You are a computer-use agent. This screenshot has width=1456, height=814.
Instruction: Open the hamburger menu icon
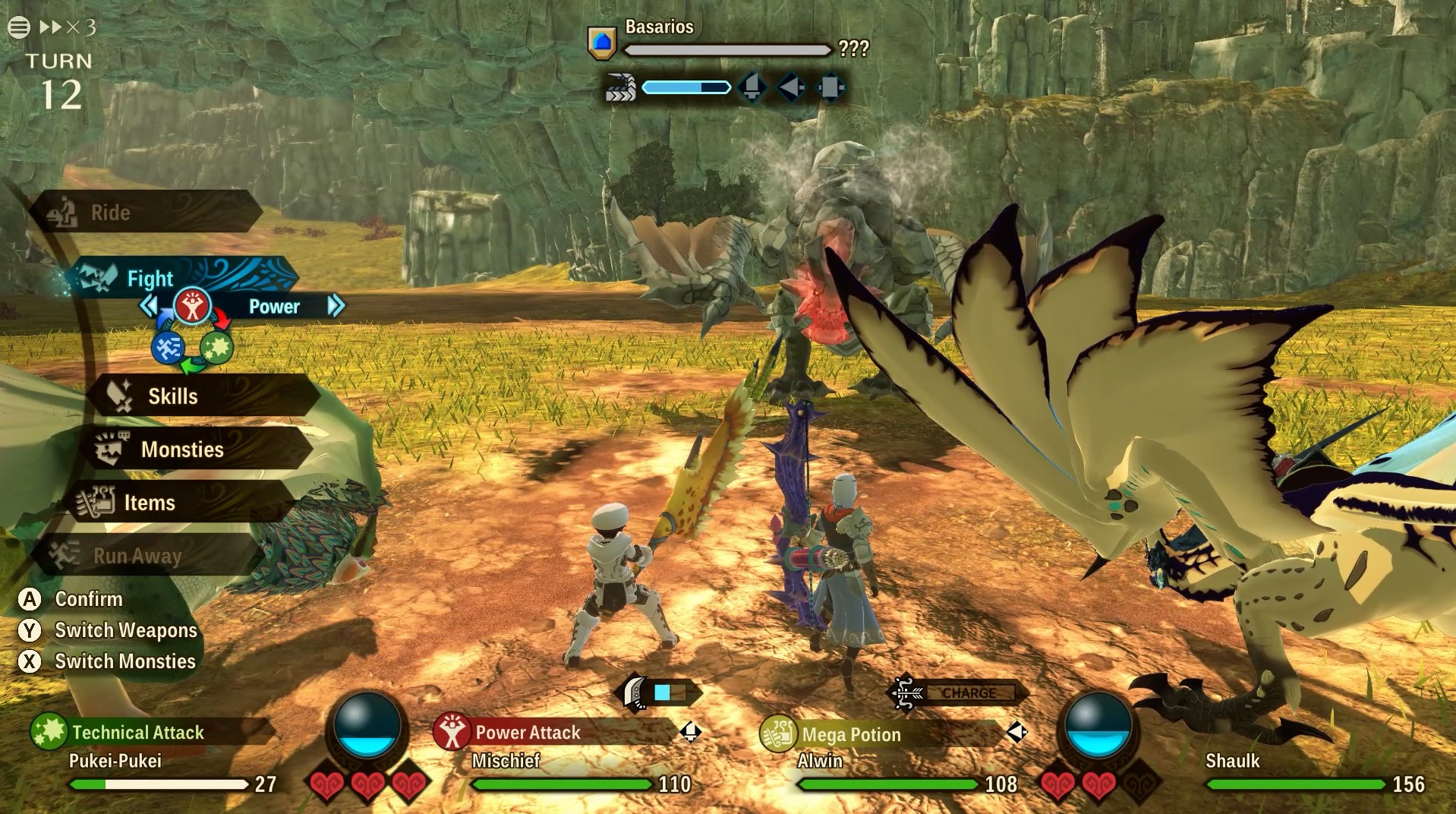(19, 27)
